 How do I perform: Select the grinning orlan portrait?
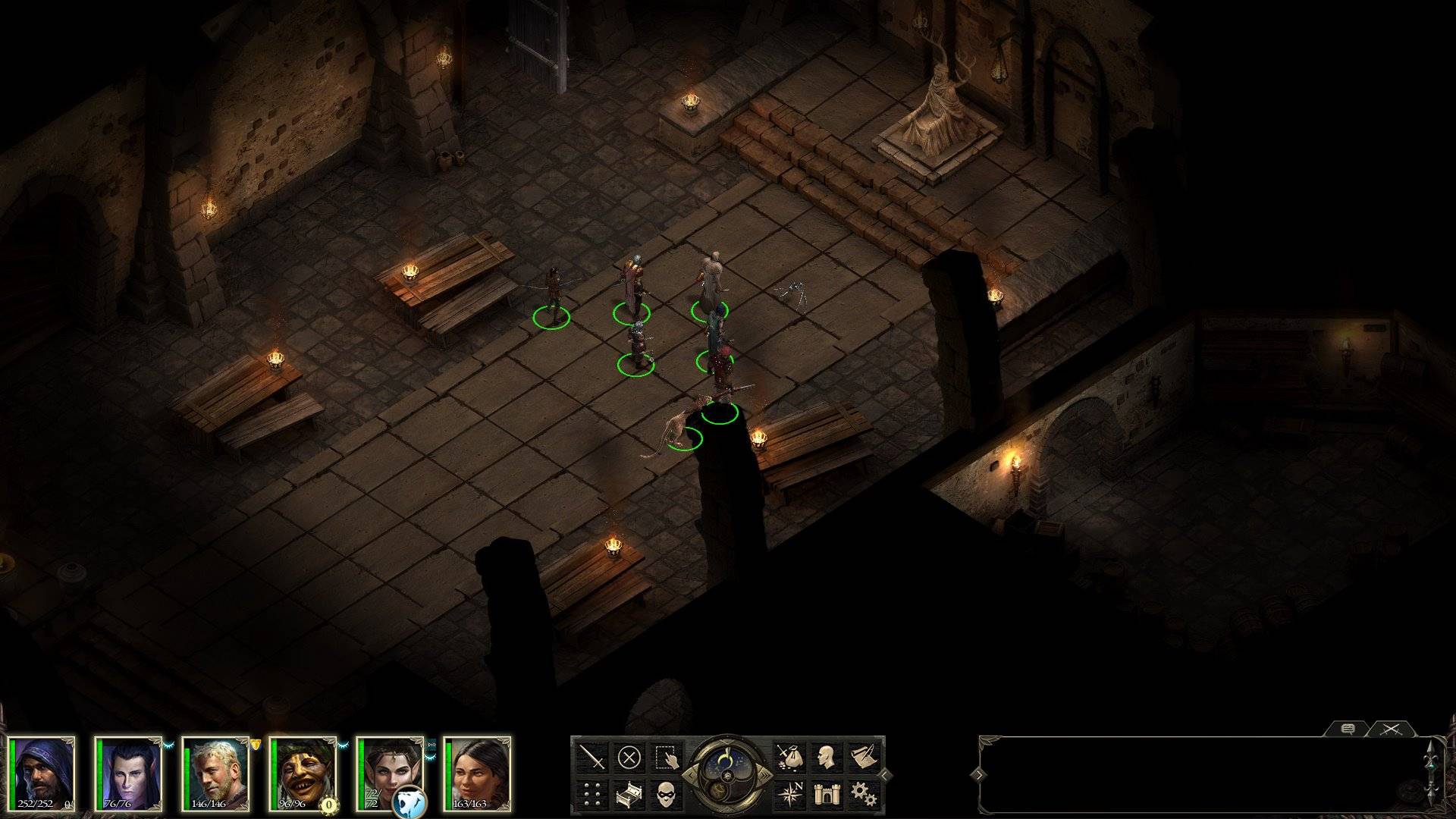(x=304, y=772)
